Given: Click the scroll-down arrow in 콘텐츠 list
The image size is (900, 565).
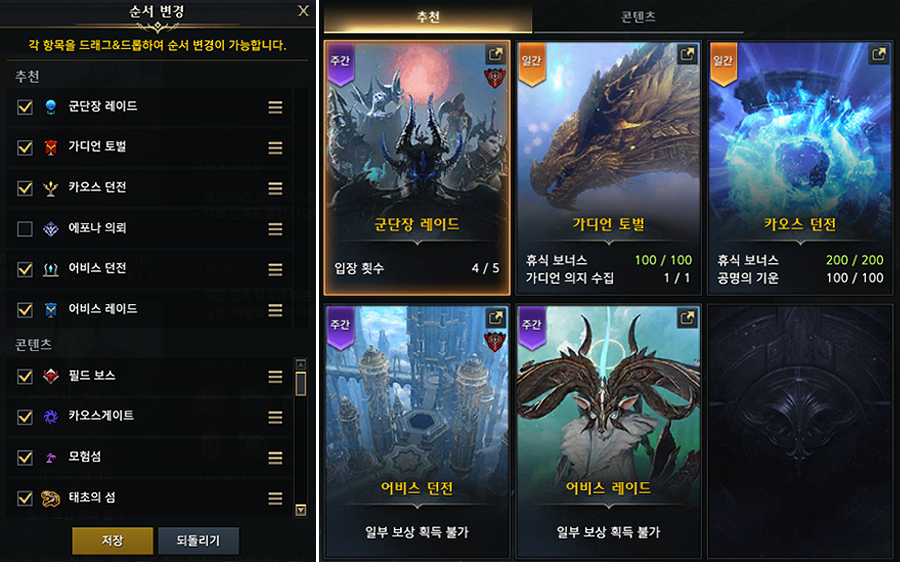Looking at the screenshot, I should click(x=301, y=510).
